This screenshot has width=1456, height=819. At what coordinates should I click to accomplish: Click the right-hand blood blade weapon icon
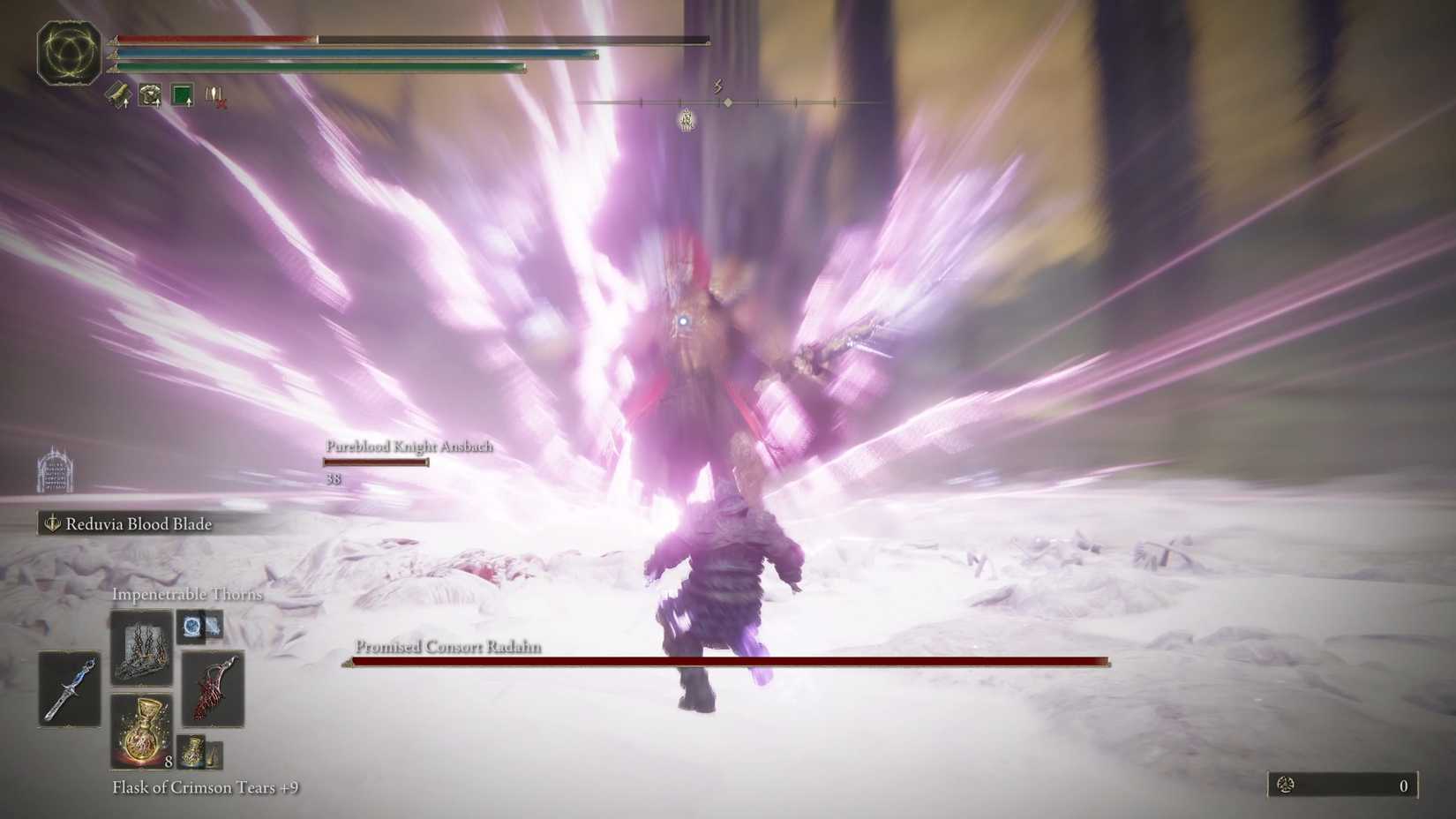click(214, 690)
